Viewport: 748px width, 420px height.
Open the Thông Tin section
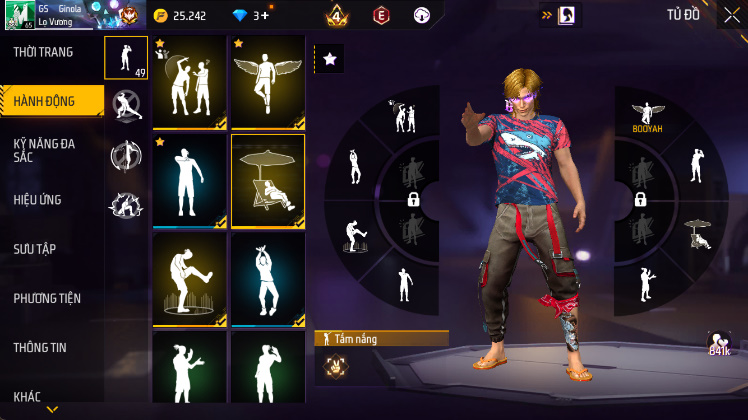coord(40,347)
